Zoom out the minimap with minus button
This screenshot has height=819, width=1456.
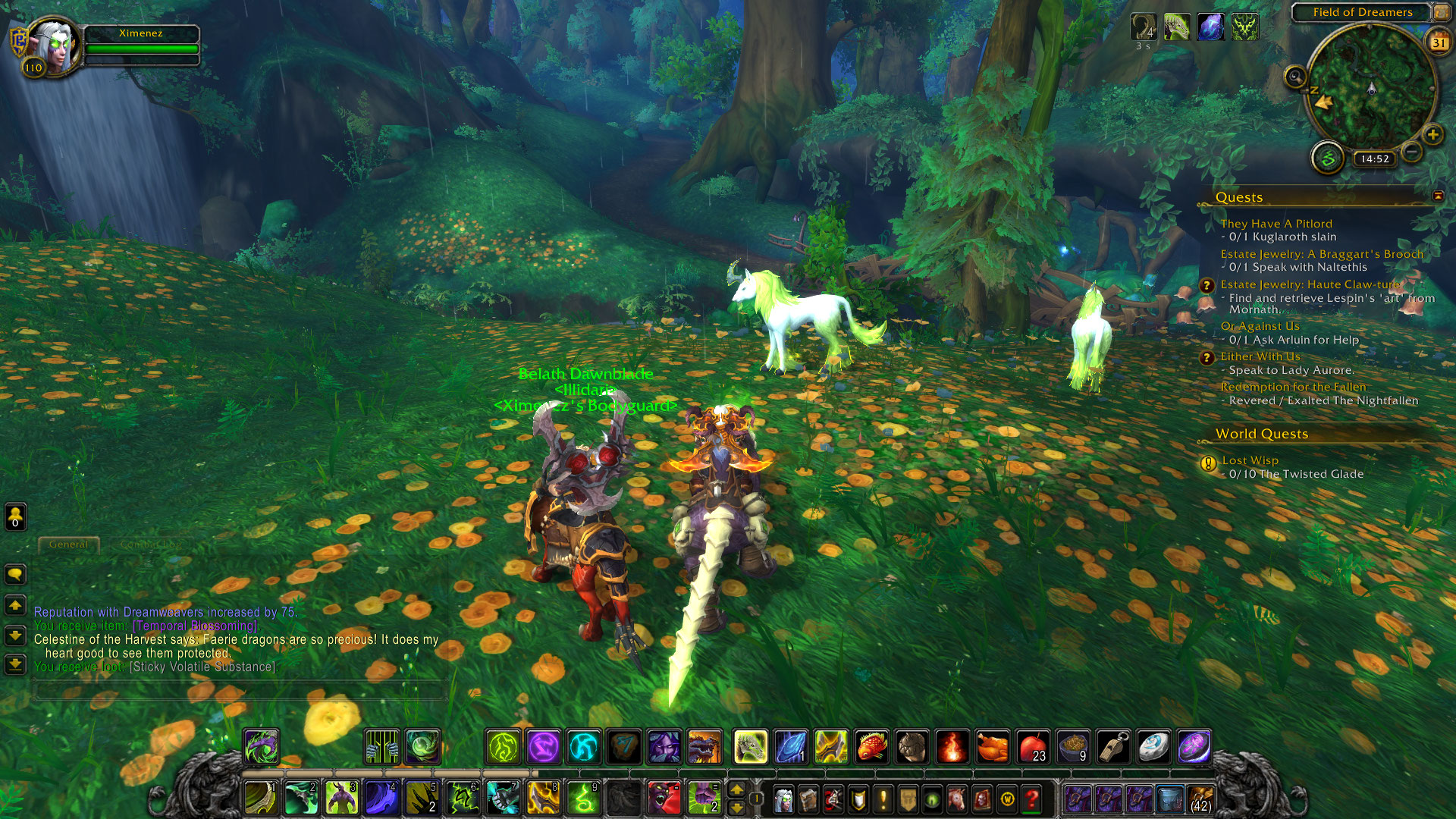pyautogui.click(x=1411, y=152)
